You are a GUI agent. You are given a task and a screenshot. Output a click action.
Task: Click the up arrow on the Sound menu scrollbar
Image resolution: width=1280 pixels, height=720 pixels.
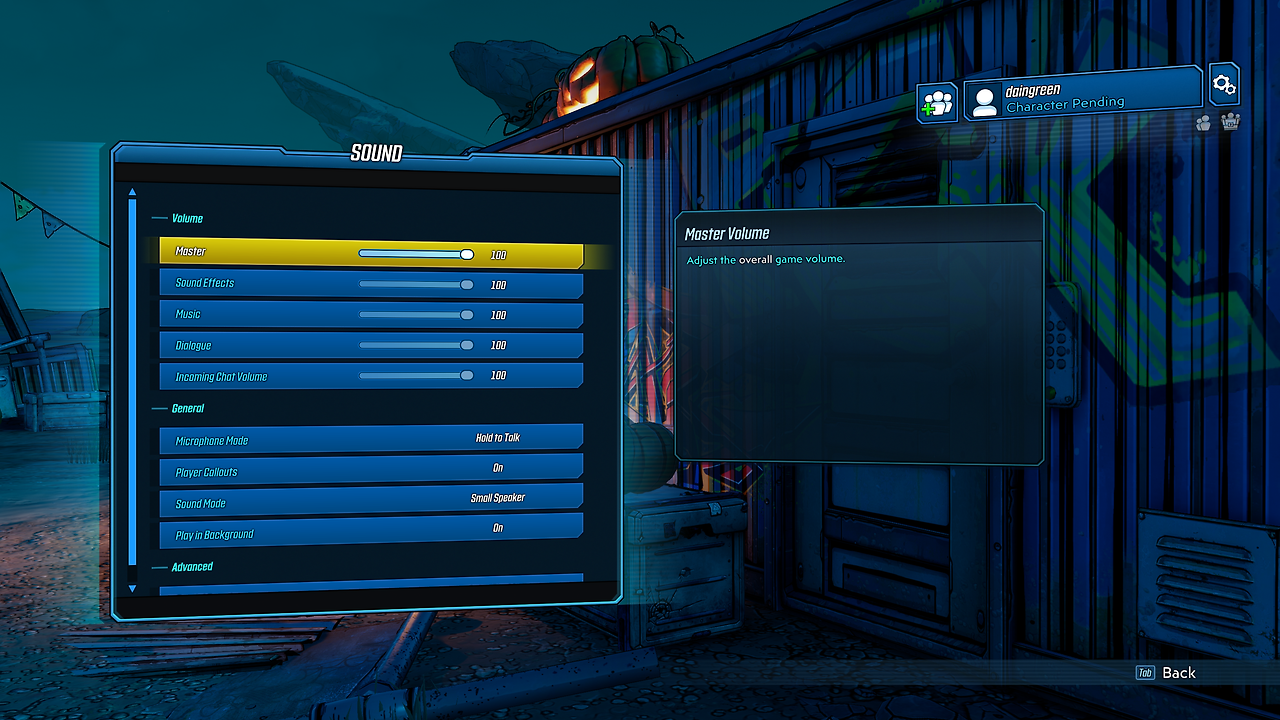pos(131,192)
